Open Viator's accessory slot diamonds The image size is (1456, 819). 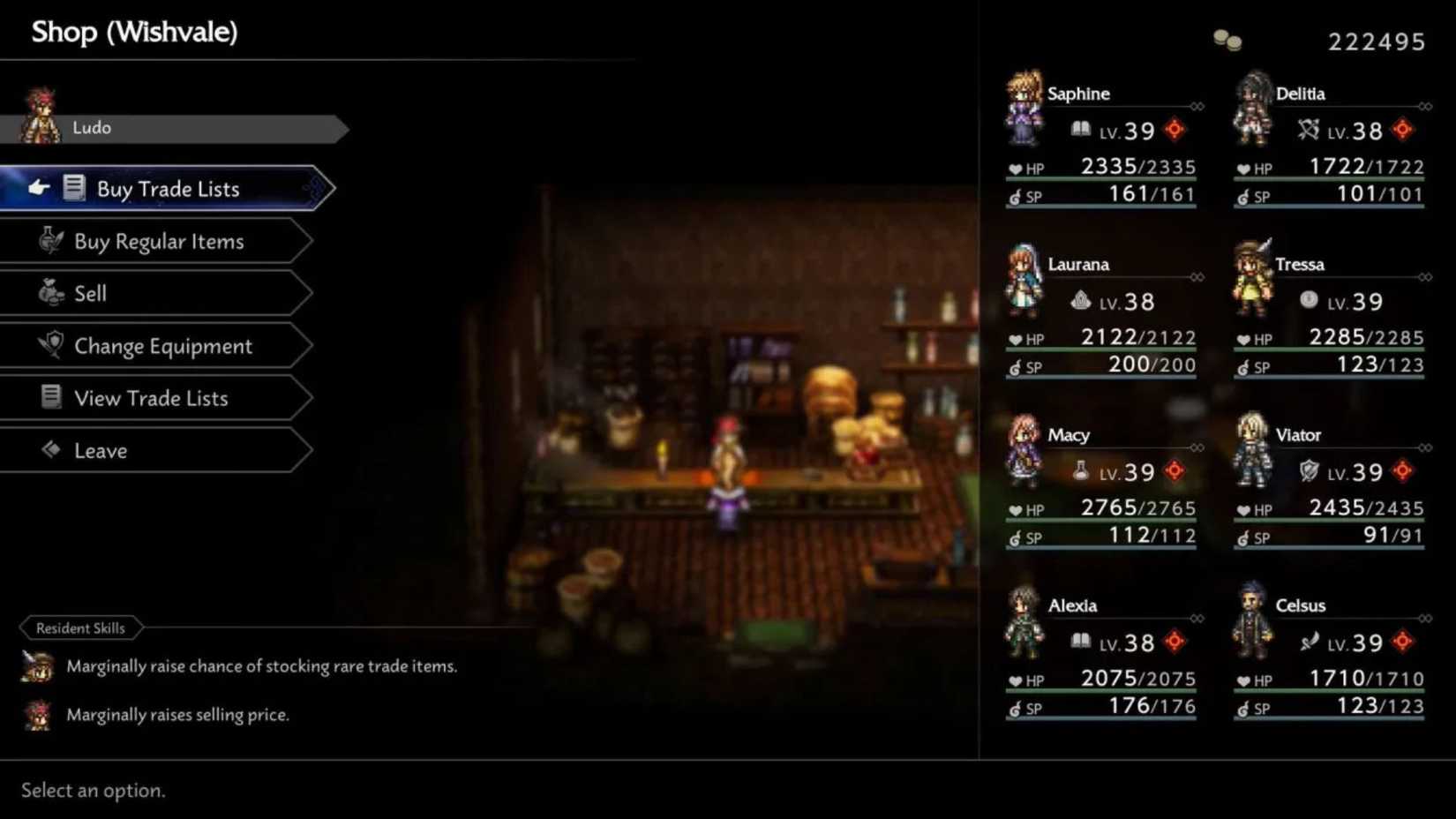point(1424,447)
